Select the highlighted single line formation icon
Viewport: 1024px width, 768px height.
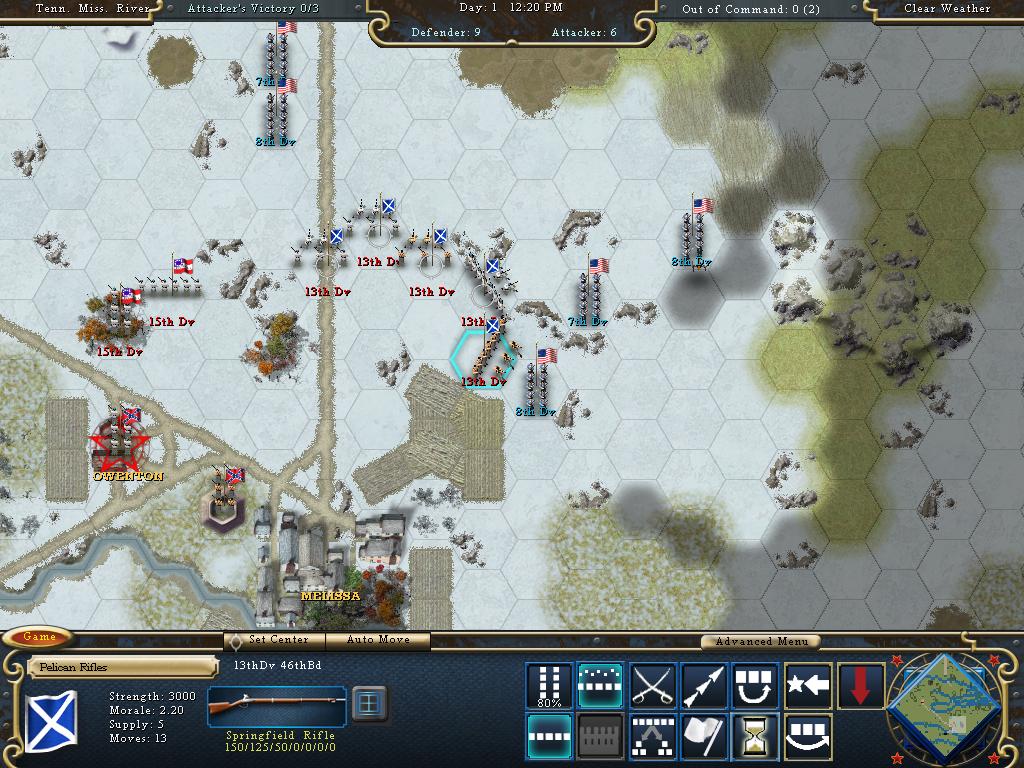(549, 737)
